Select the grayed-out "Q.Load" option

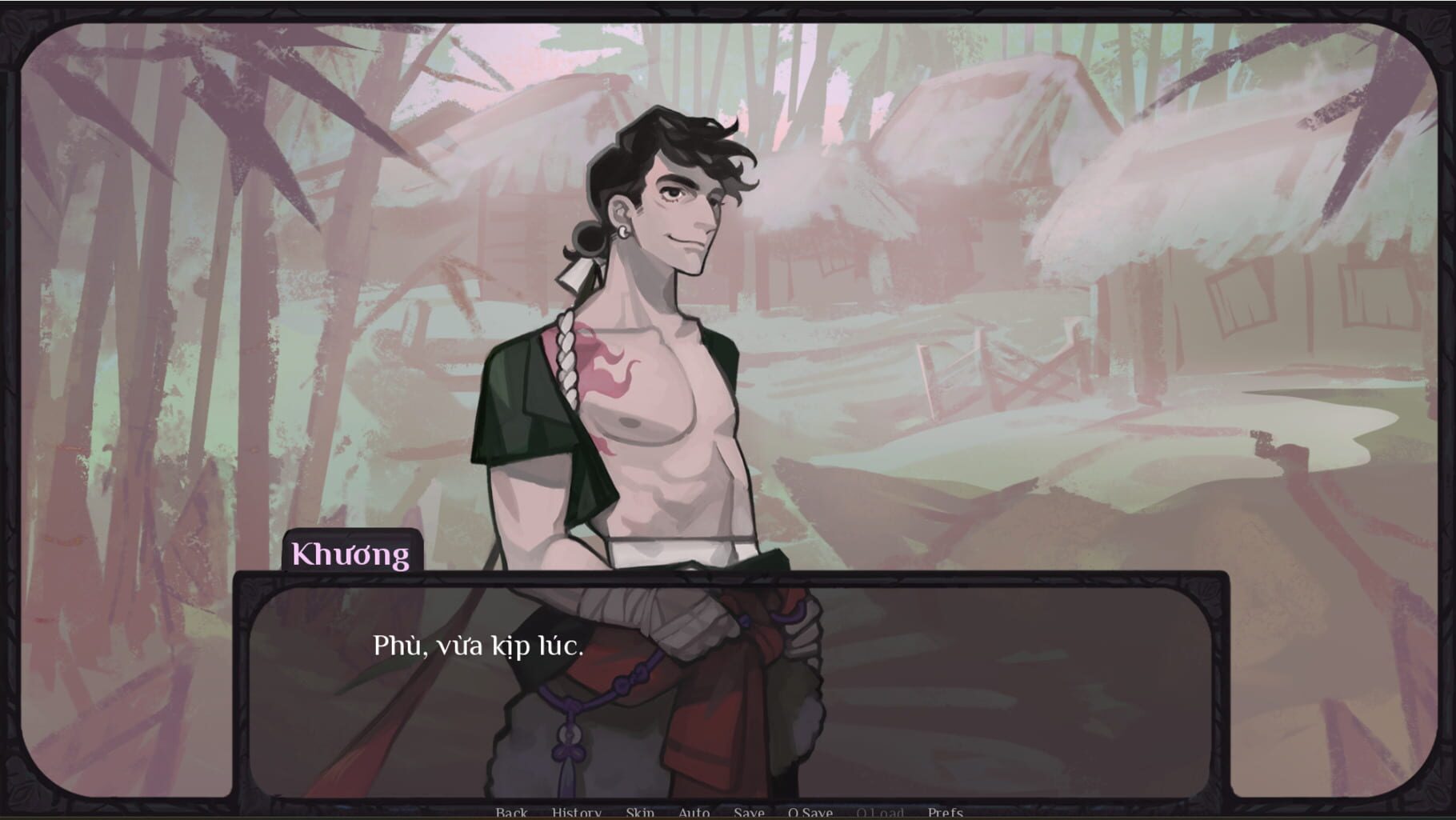[880, 812]
